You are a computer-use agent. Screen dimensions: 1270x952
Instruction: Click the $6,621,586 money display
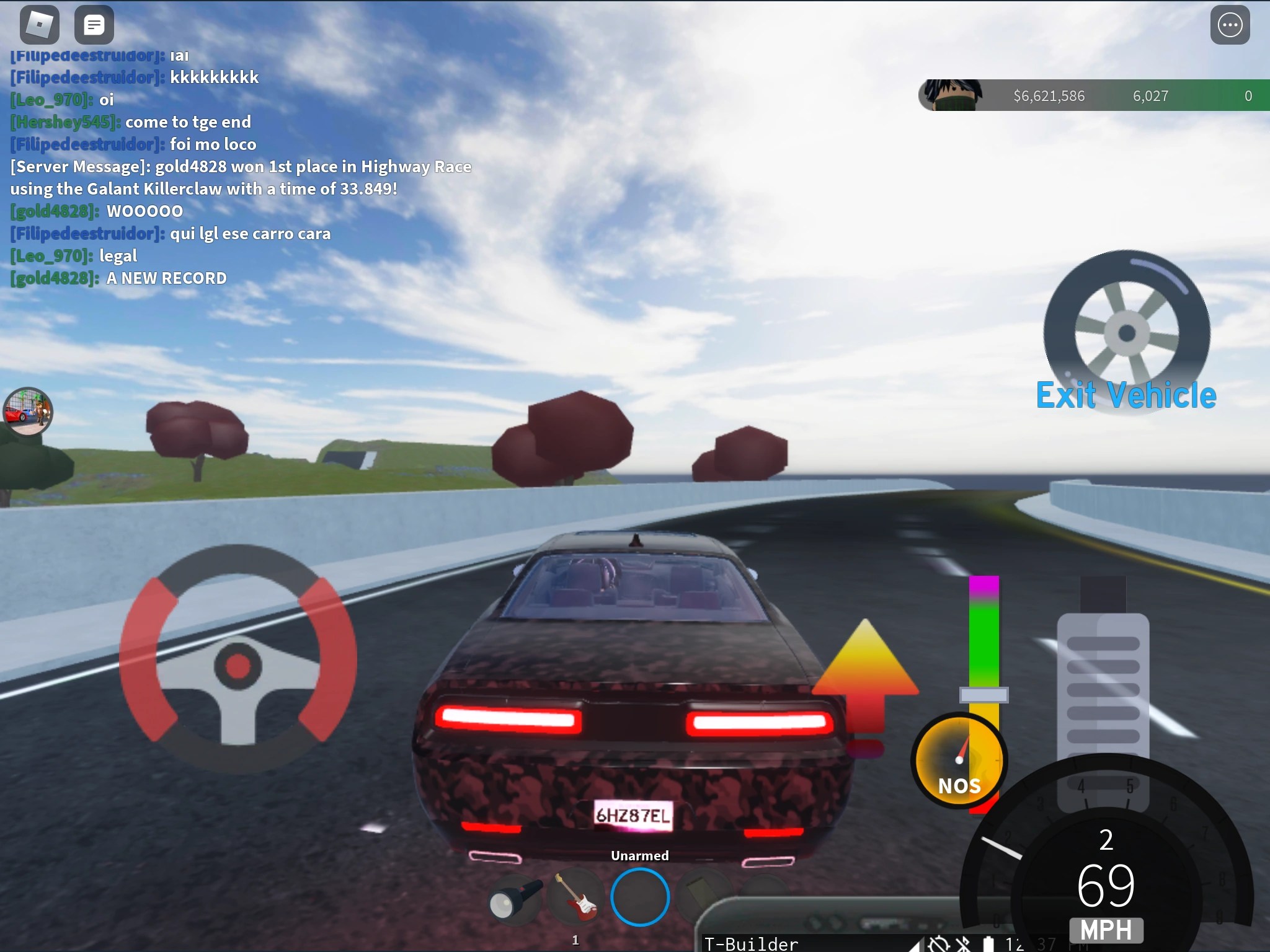click(x=1049, y=96)
